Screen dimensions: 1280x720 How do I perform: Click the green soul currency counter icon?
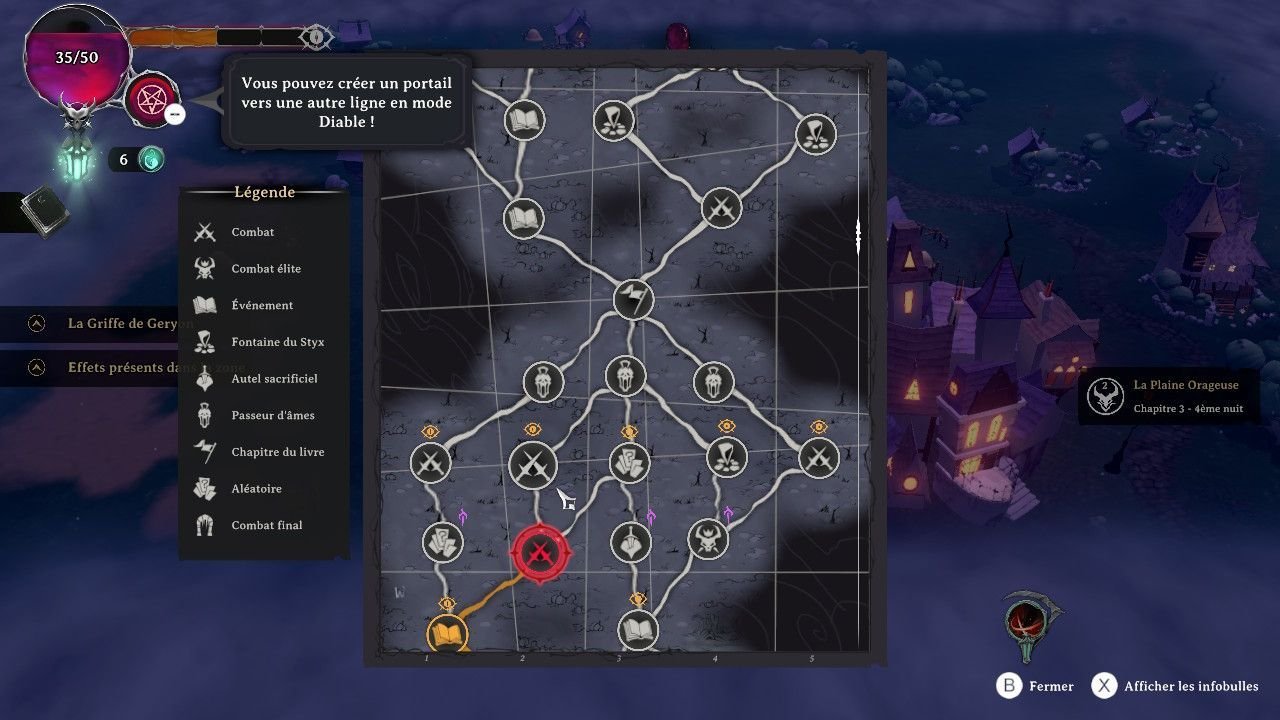[x=150, y=159]
